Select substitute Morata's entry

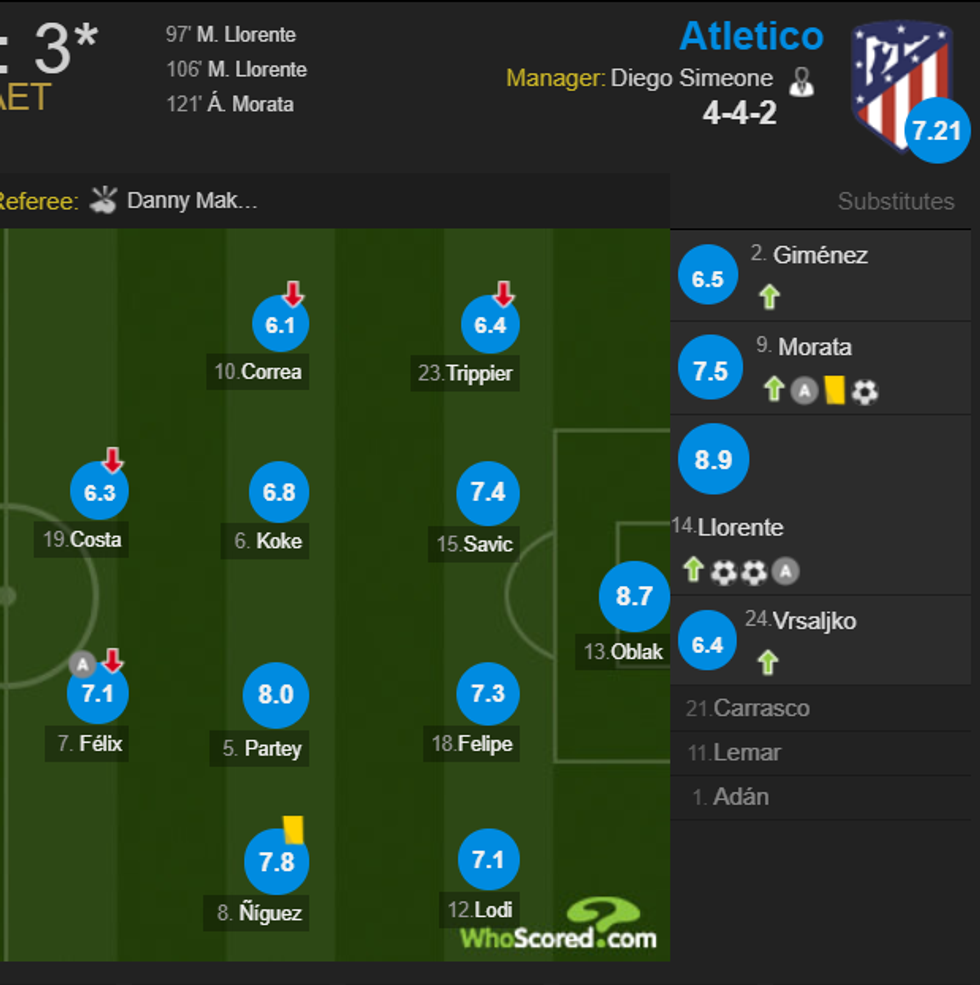pos(816,348)
